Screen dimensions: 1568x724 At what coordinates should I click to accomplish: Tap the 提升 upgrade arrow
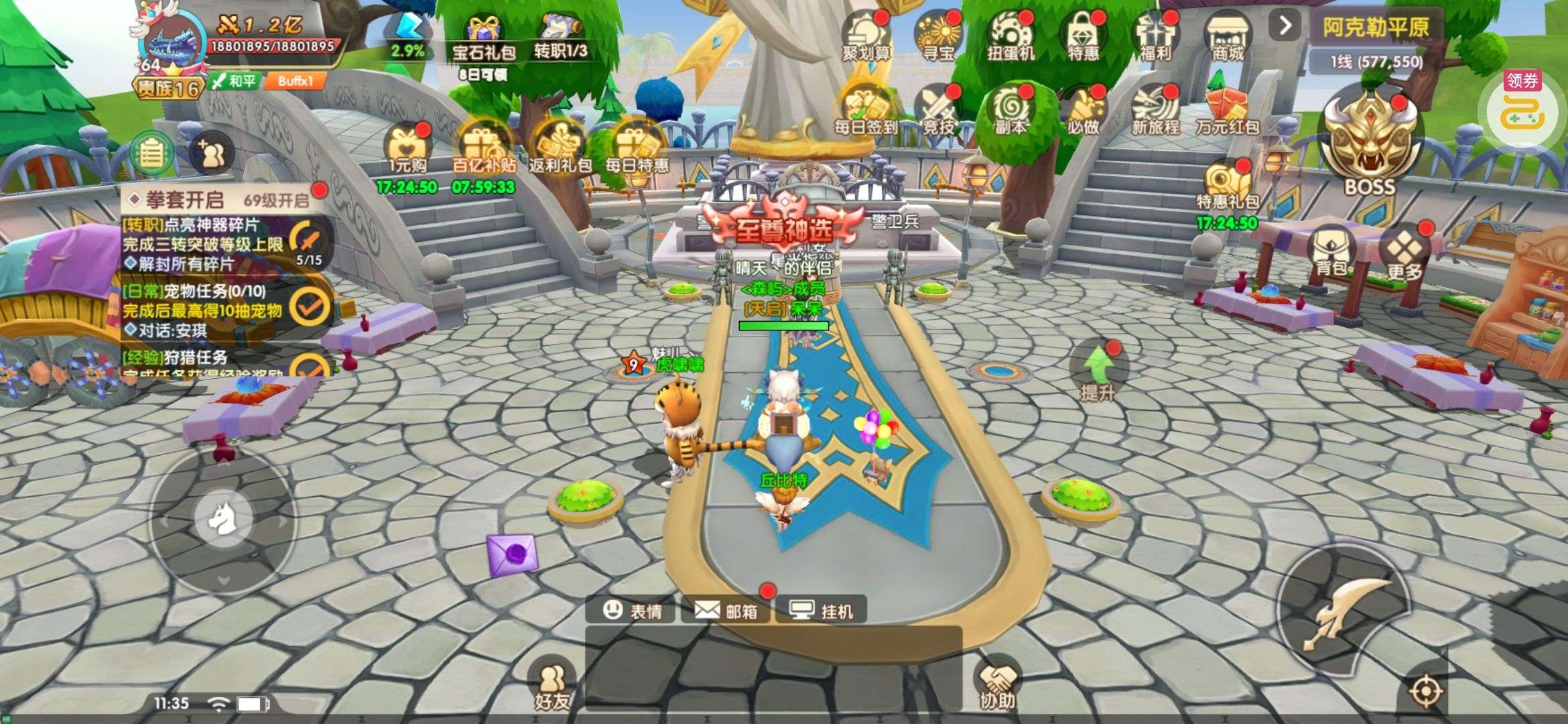click(x=1098, y=373)
